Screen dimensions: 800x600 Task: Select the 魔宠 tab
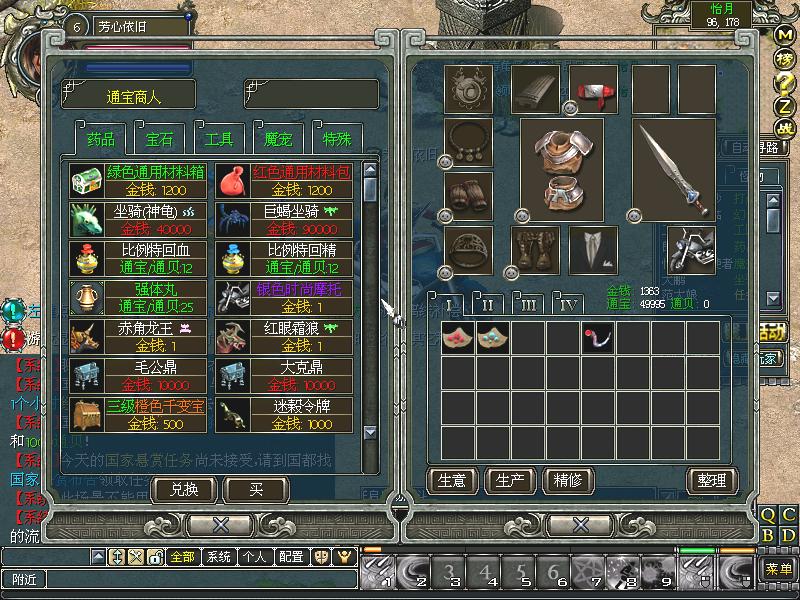point(279,138)
